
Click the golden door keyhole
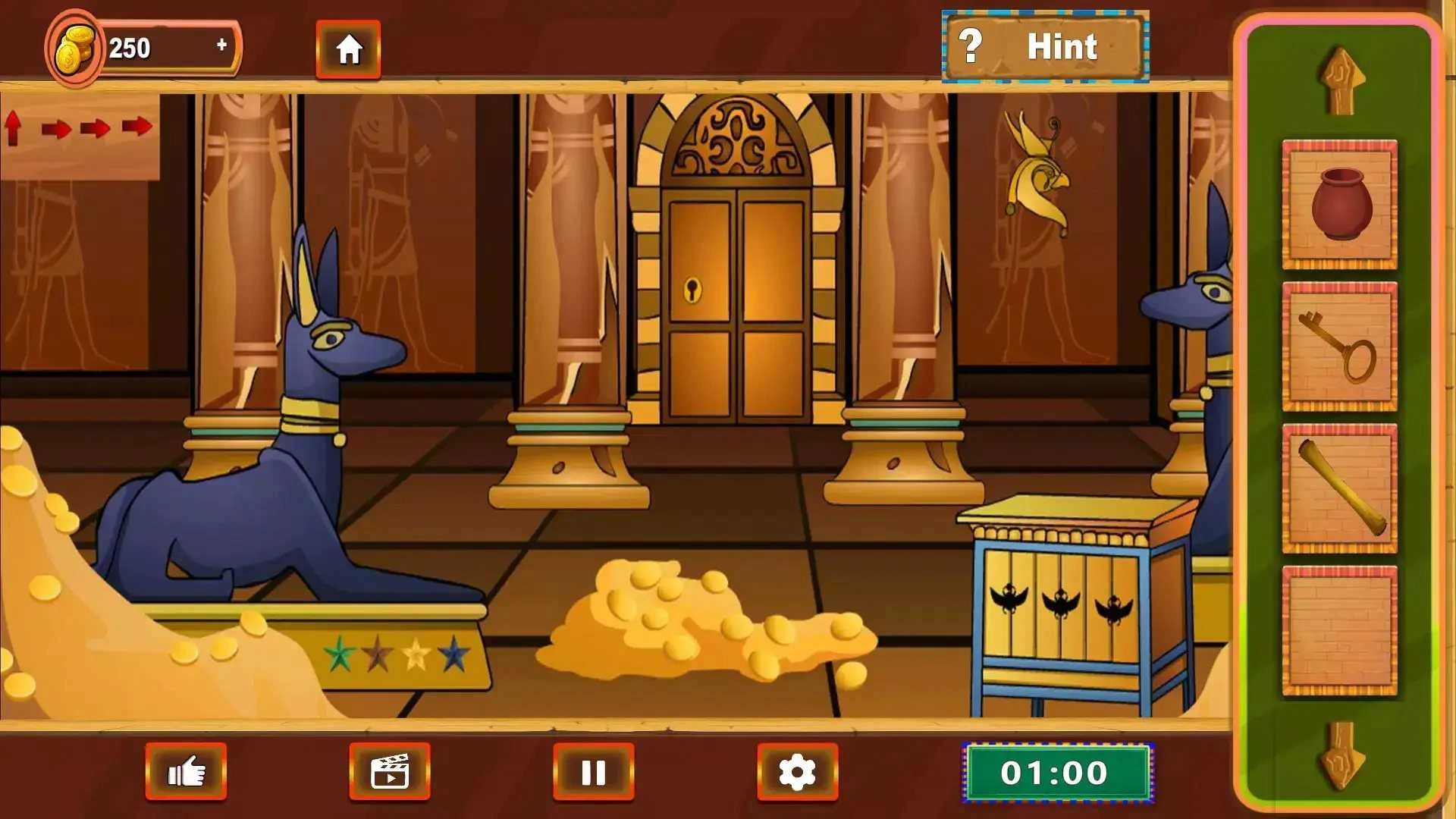(x=691, y=287)
